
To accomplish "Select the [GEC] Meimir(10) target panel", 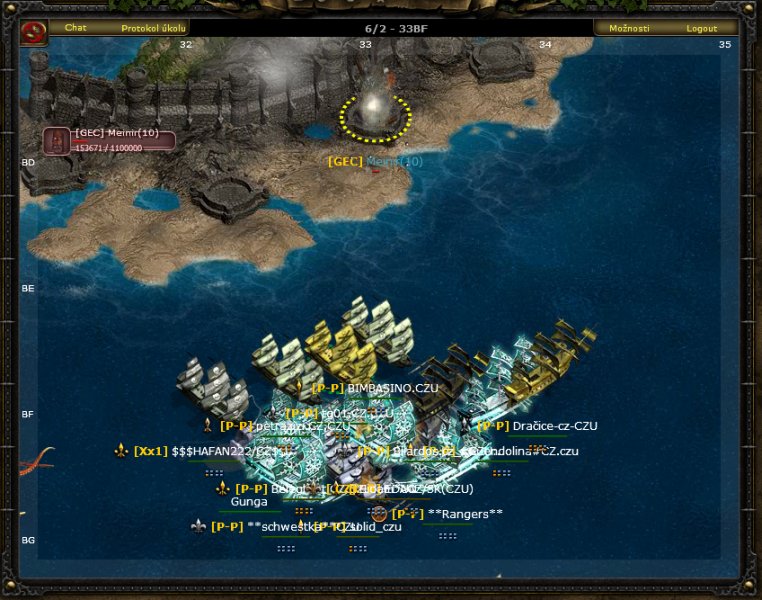I will pos(110,140).
